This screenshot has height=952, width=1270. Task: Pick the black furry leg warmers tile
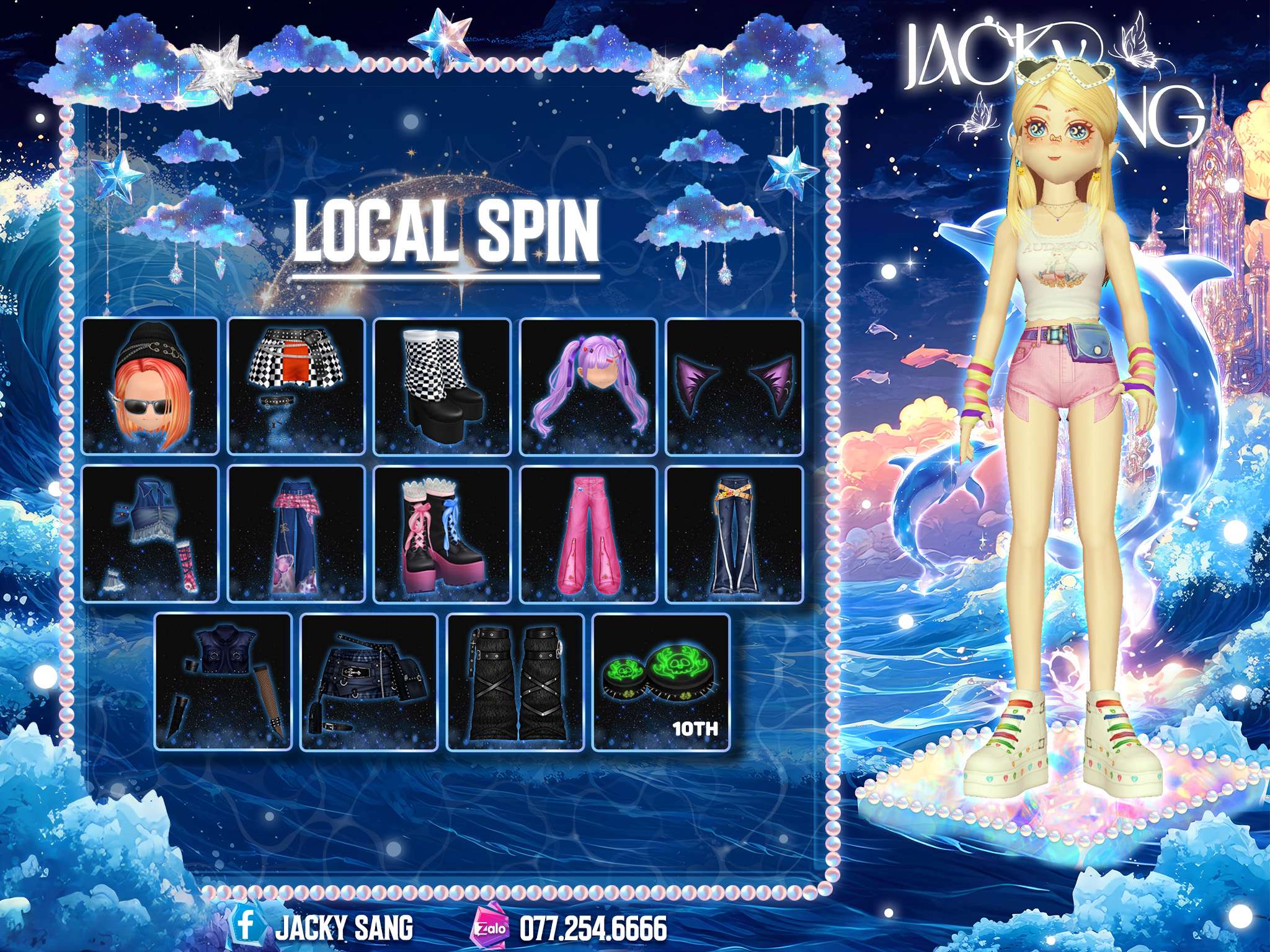click(515, 681)
